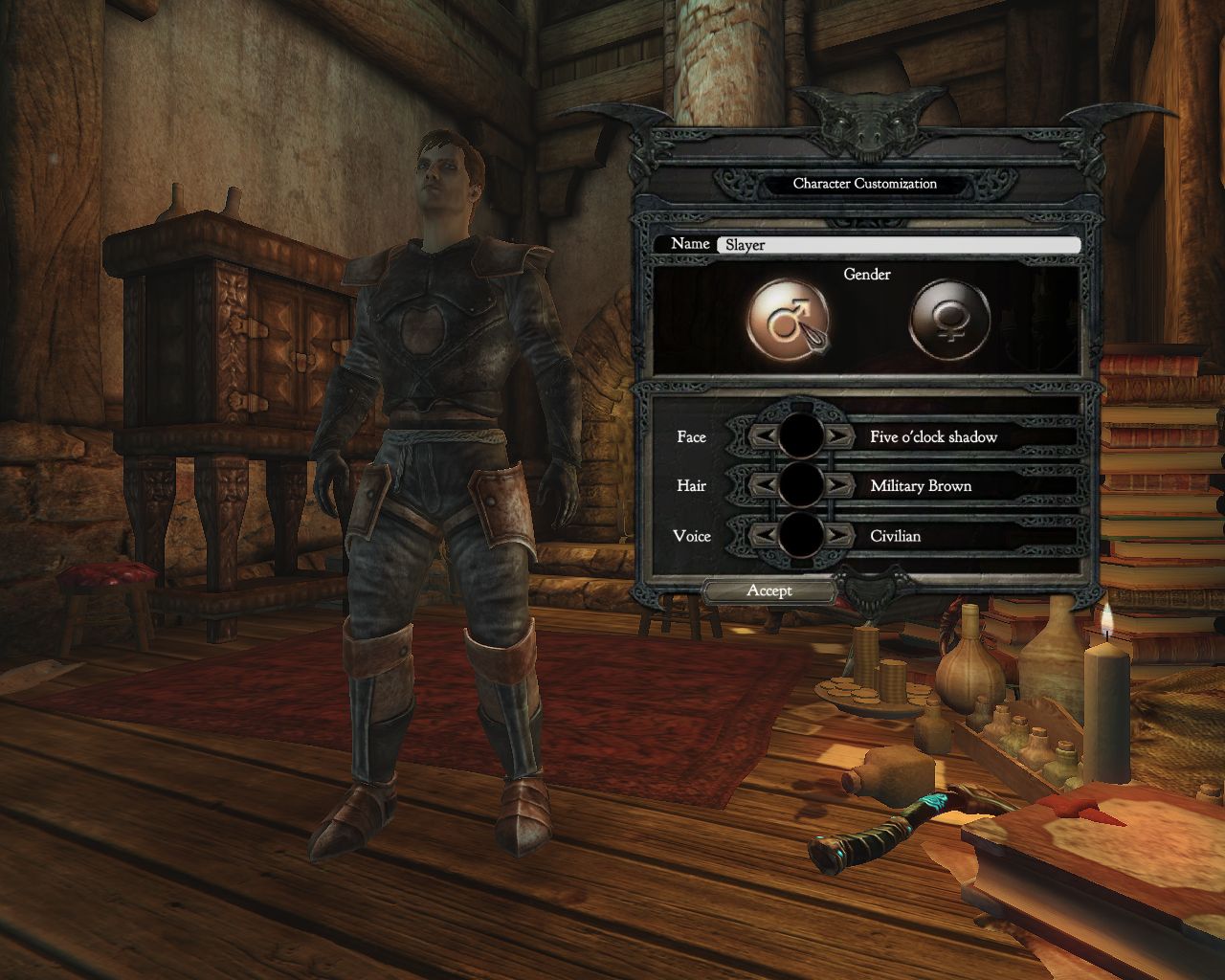Switch to the previous Face option

[765, 436]
